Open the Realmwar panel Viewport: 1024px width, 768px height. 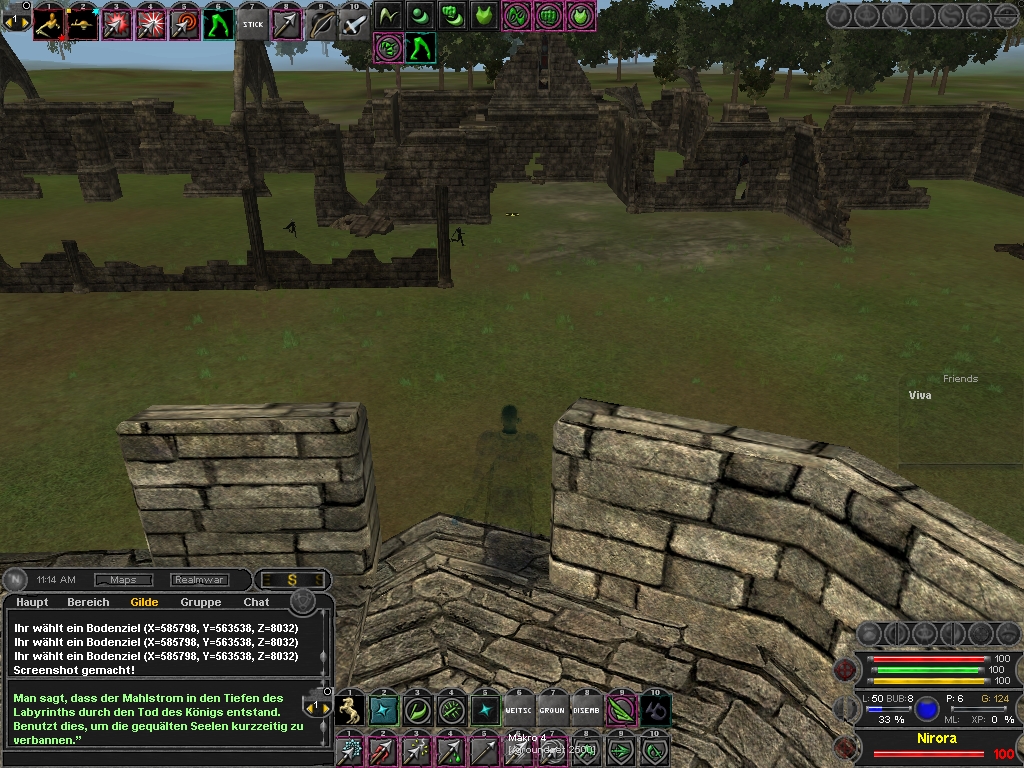pyautogui.click(x=199, y=580)
